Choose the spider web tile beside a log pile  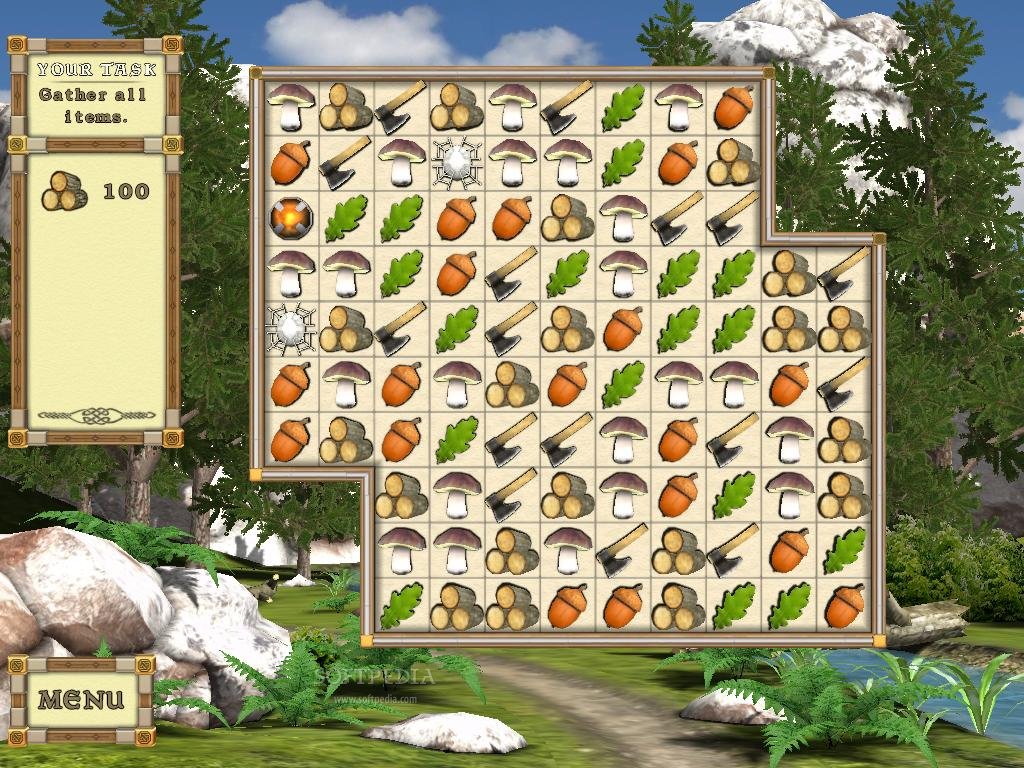coord(291,326)
